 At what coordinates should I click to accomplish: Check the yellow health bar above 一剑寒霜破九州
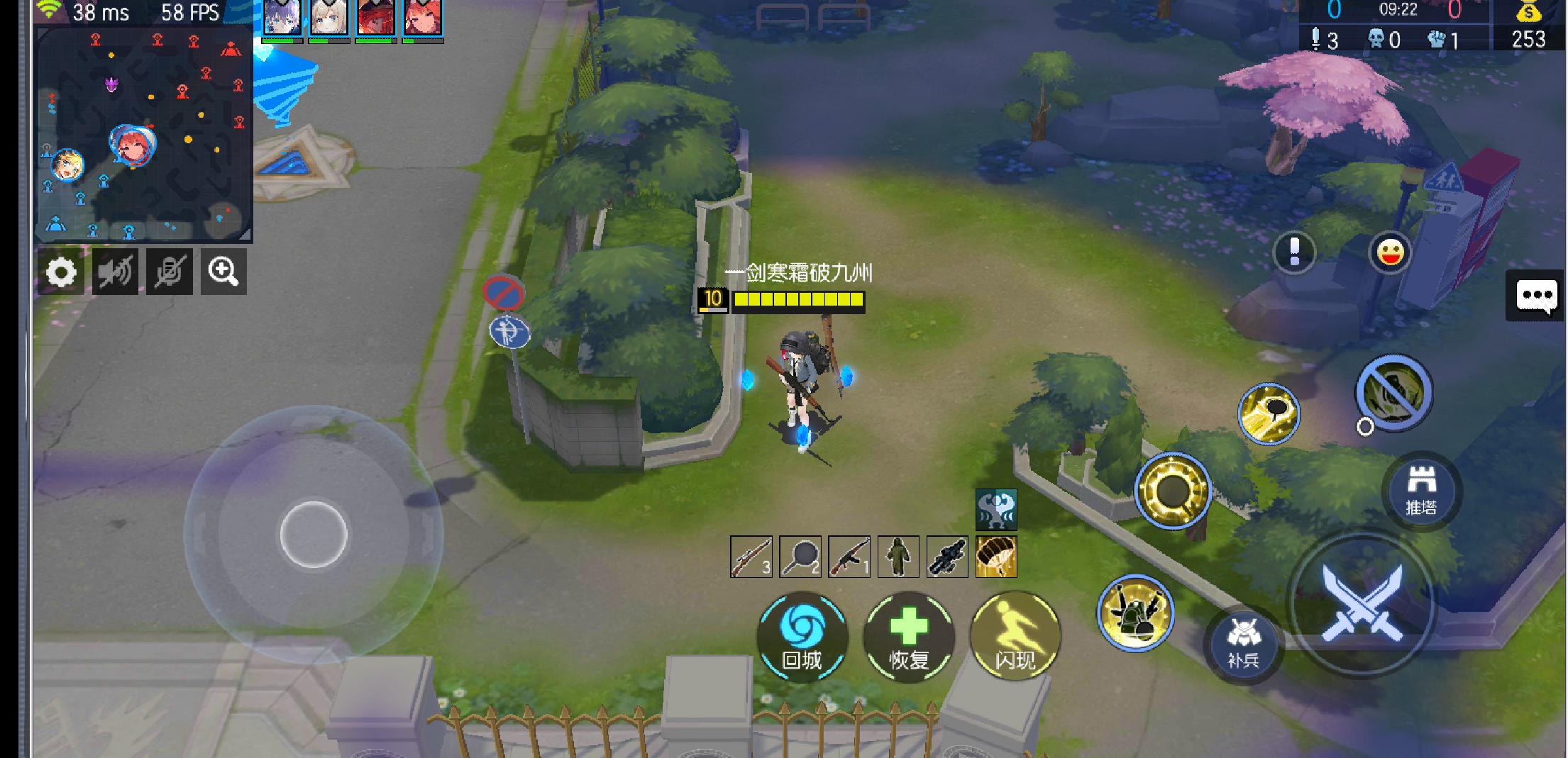pos(797,301)
